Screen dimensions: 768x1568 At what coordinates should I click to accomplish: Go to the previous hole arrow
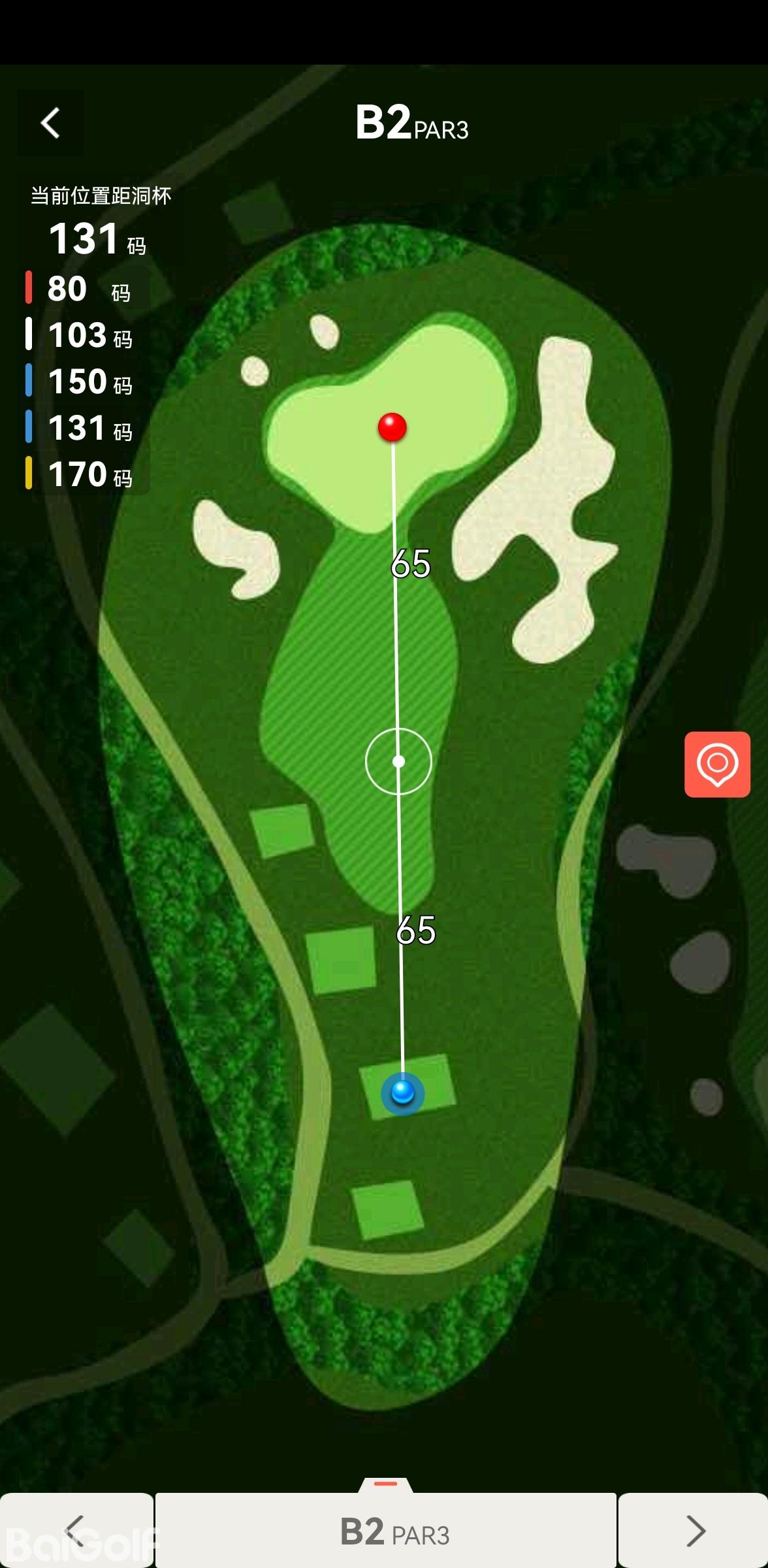76,1530
